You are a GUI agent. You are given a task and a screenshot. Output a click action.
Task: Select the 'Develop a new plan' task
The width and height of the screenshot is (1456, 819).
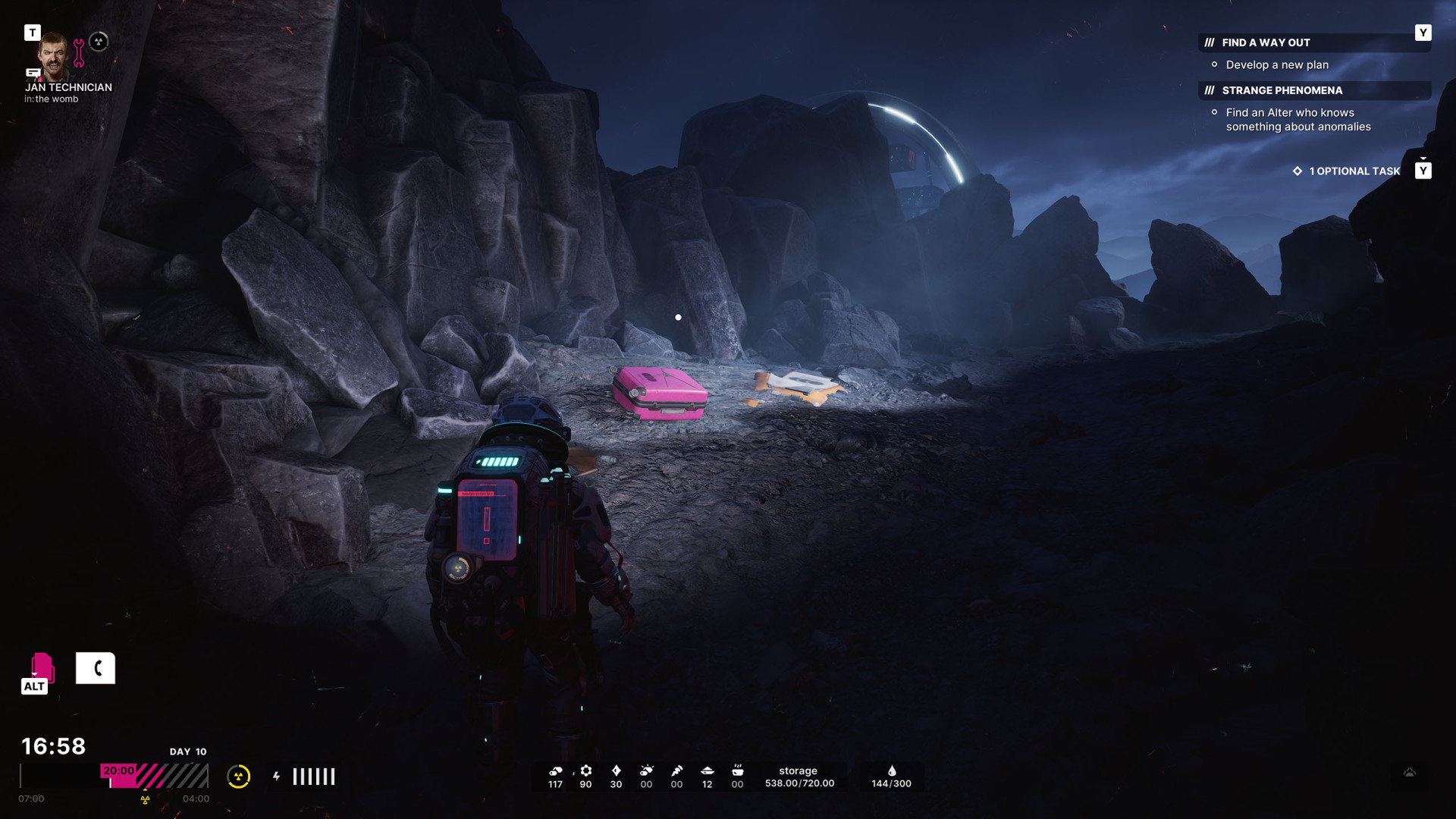click(1277, 65)
